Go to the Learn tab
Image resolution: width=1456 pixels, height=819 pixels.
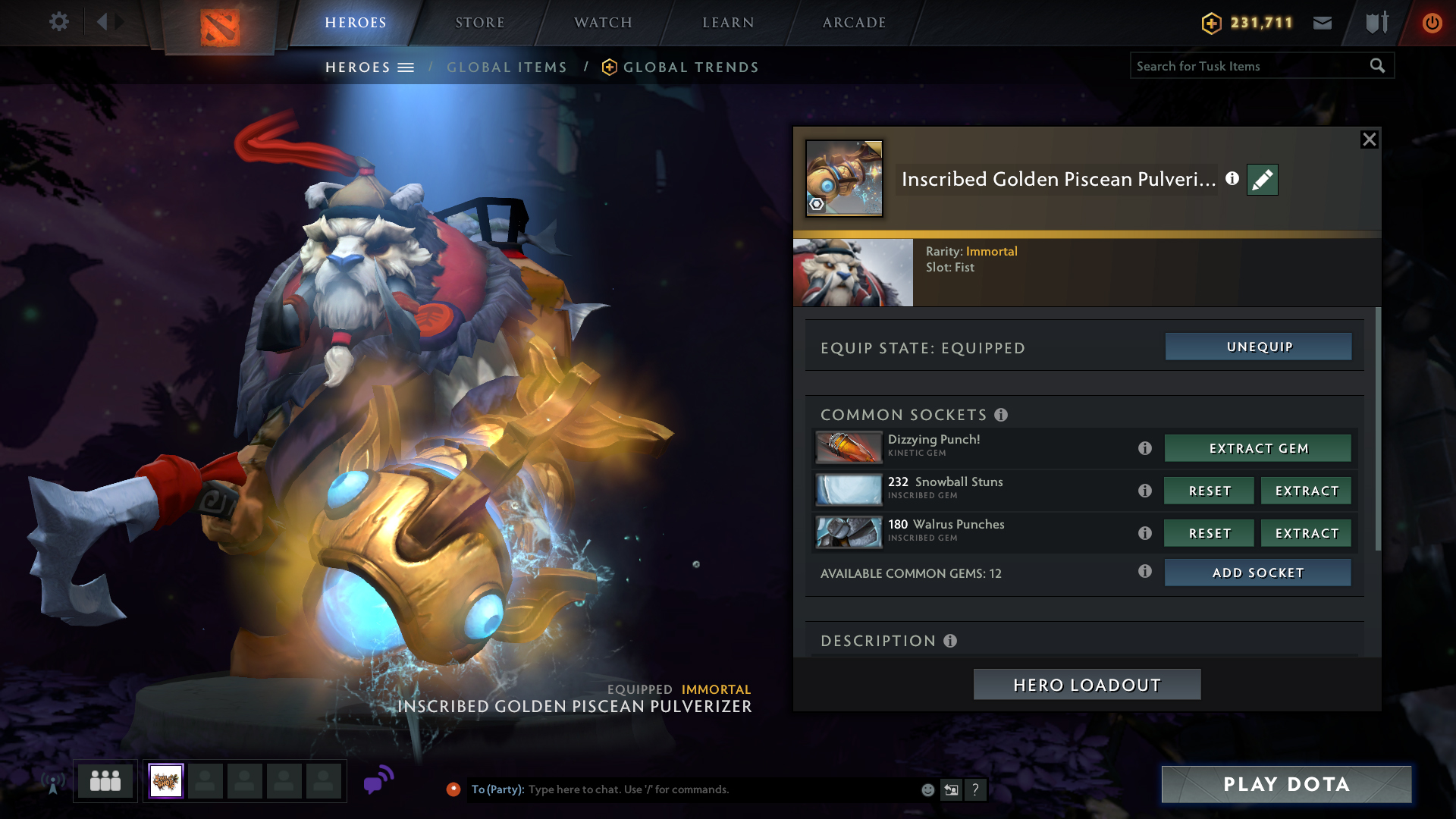click(x=728, y=23)
